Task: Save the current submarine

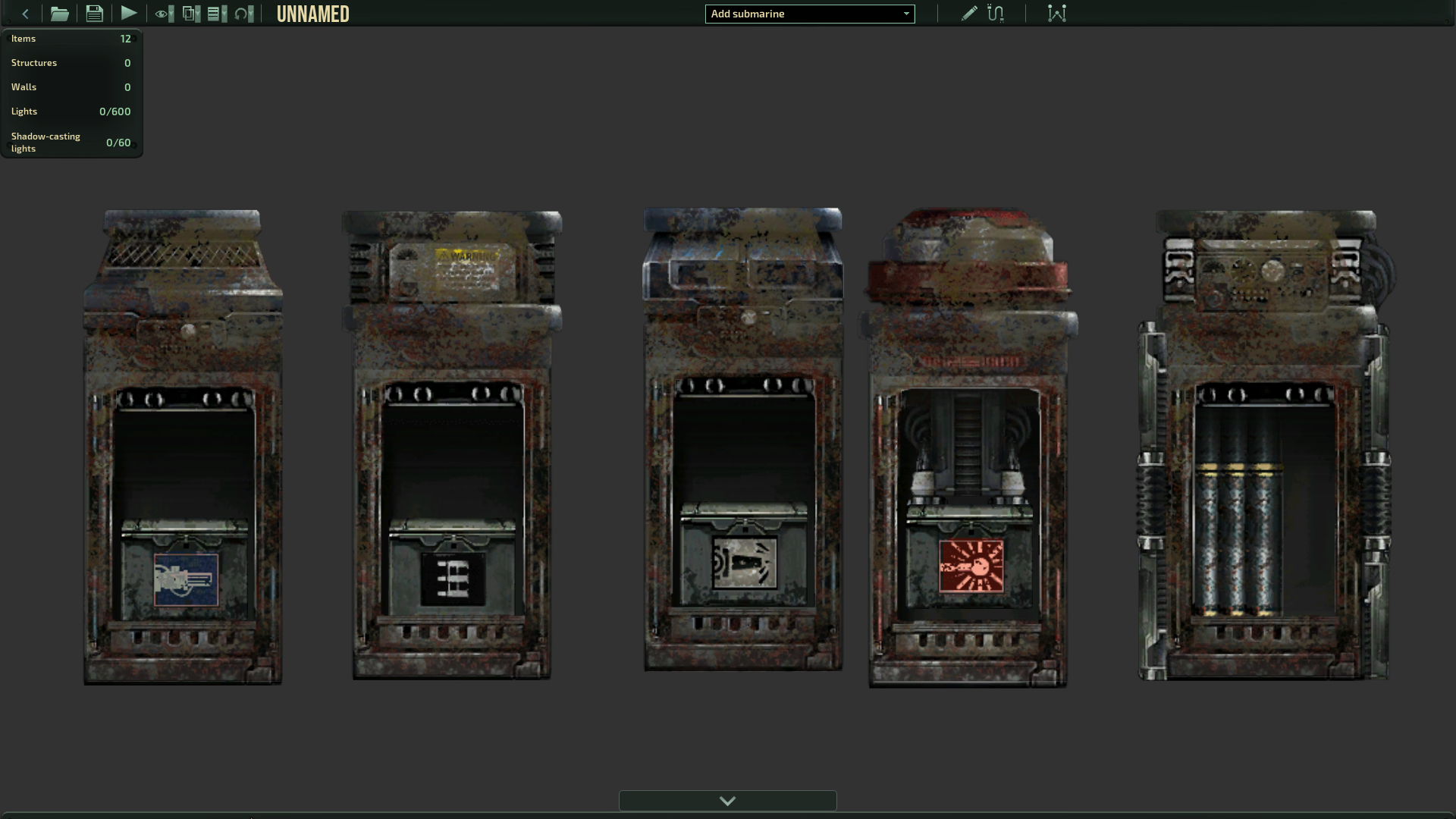Action: 94,13
